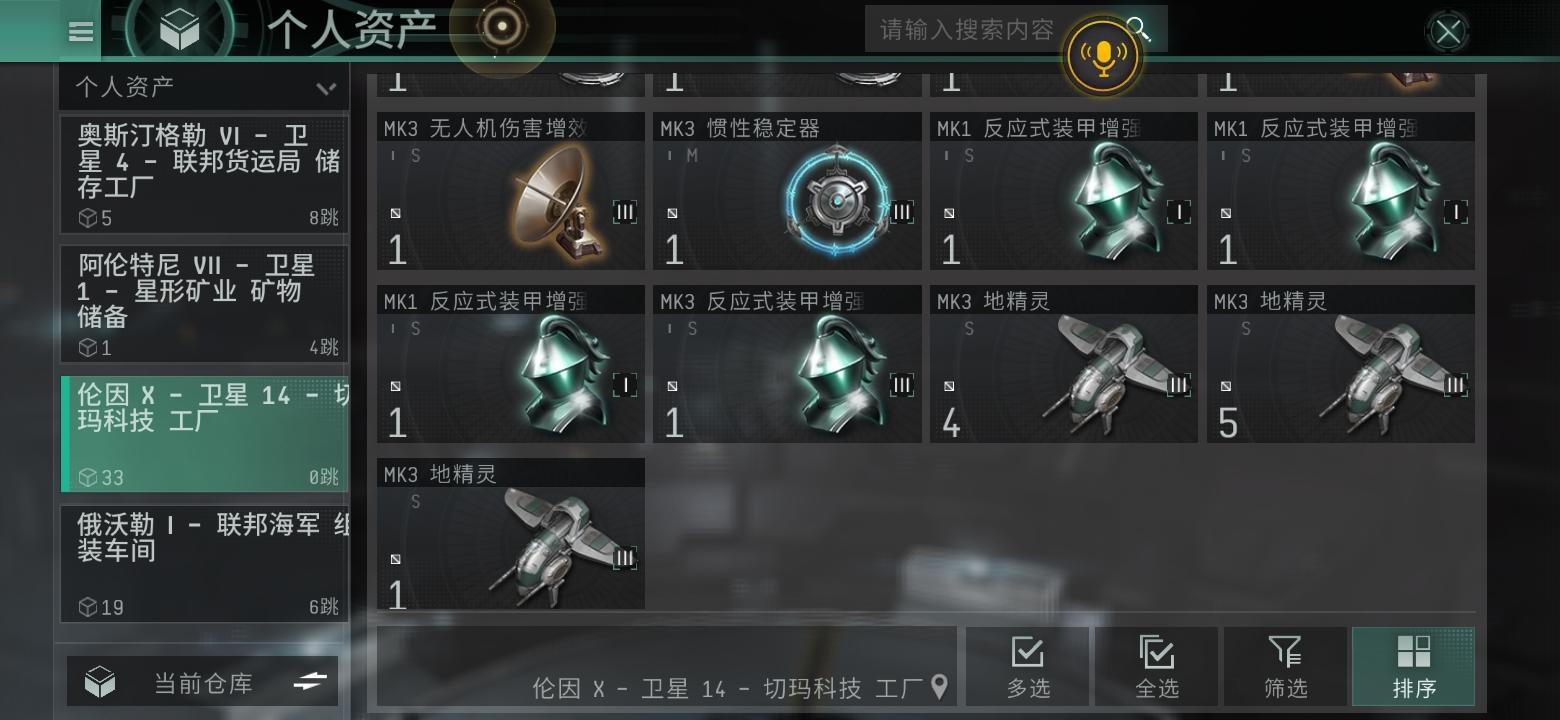Expand the 个人资产 dropdown in the sidebar

click(328, 89)
